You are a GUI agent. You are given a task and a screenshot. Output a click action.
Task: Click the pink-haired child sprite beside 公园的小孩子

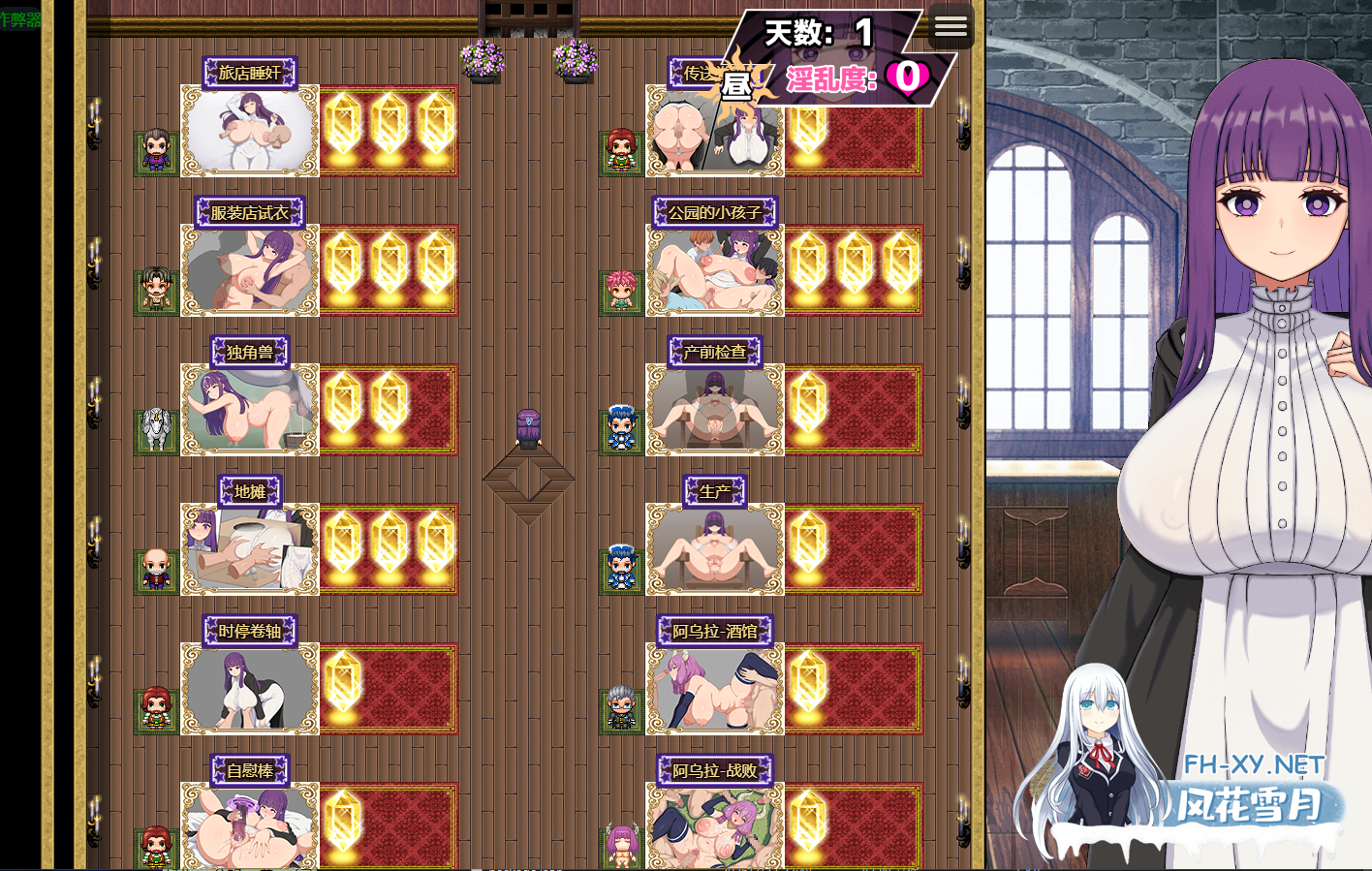621,286
